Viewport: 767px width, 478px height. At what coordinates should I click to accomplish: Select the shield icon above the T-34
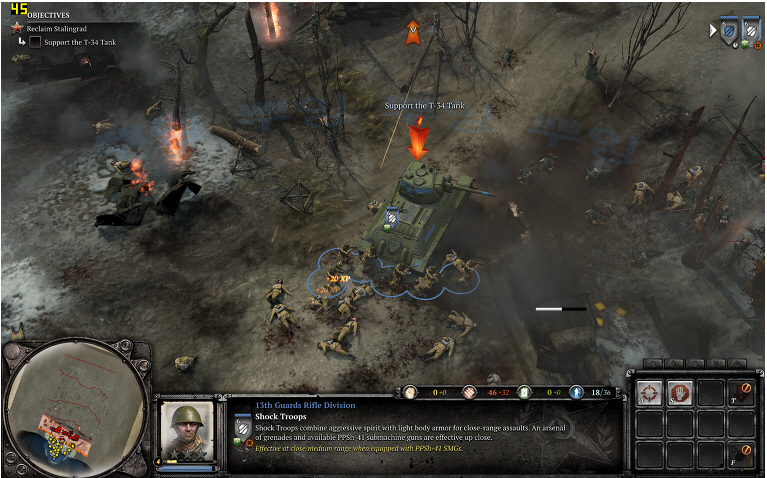(x=393, y=217)
